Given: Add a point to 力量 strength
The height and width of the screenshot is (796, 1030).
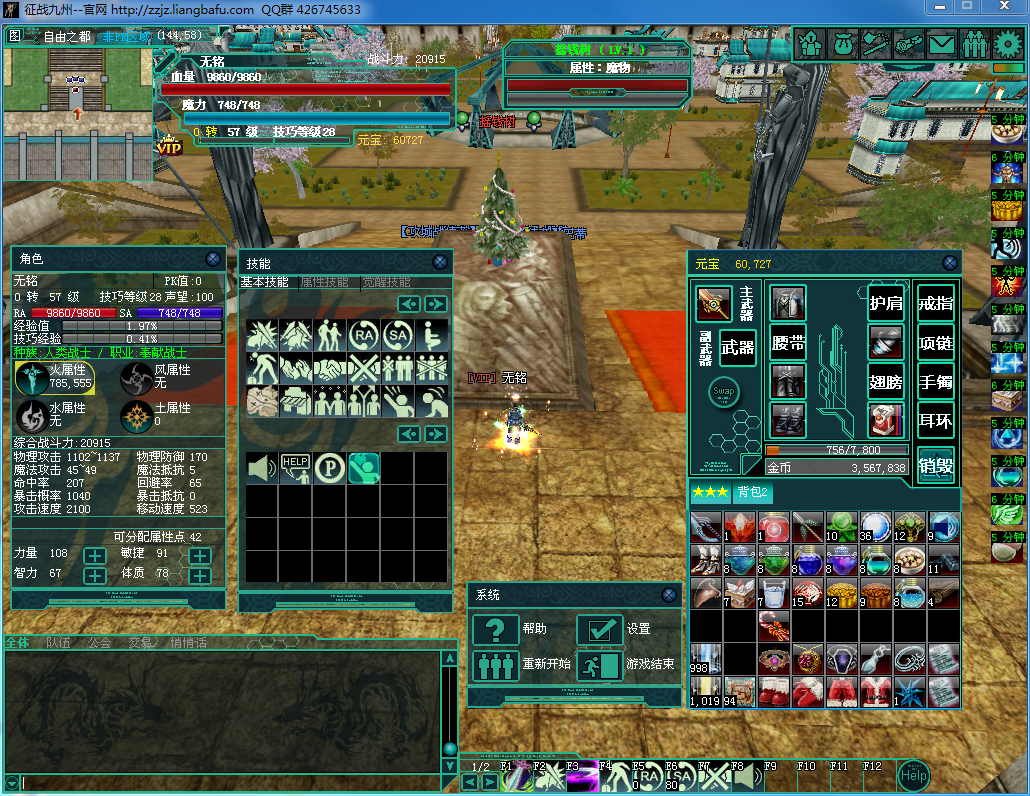Looking at the screenshot, I should 95,555.
